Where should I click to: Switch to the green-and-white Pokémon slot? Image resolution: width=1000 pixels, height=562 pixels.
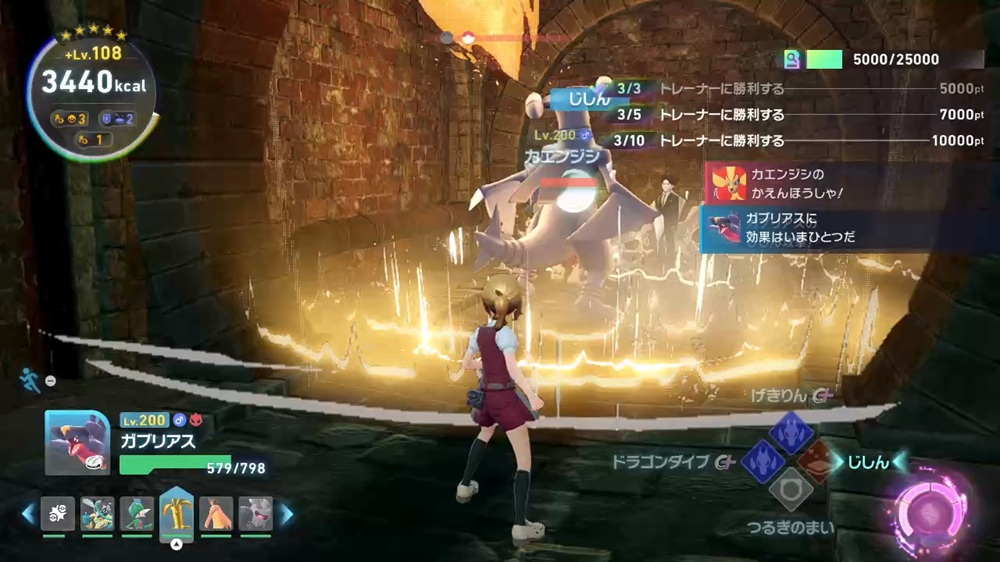pos(137,513)
